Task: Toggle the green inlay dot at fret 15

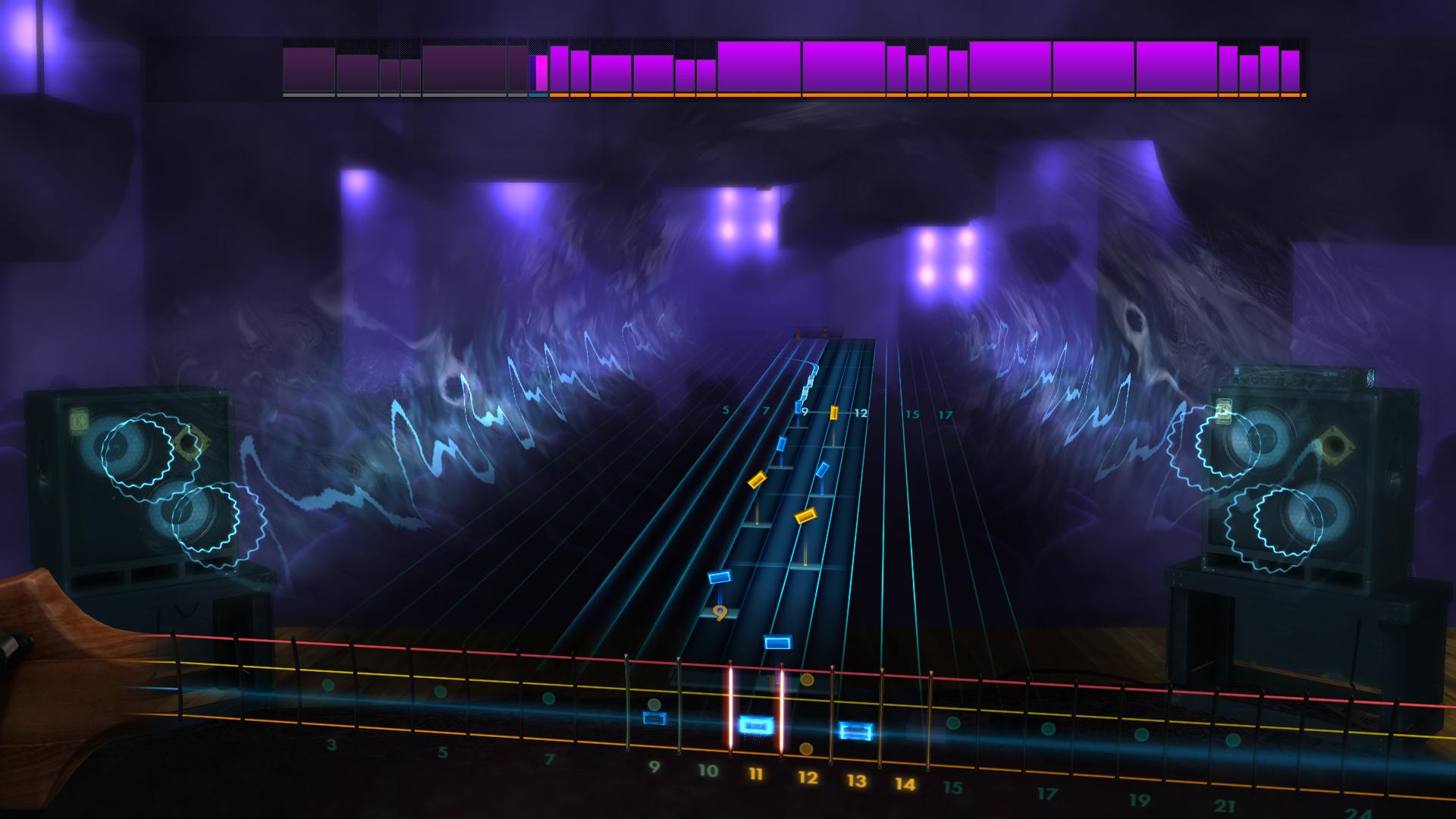Action: tap(954, 724)
